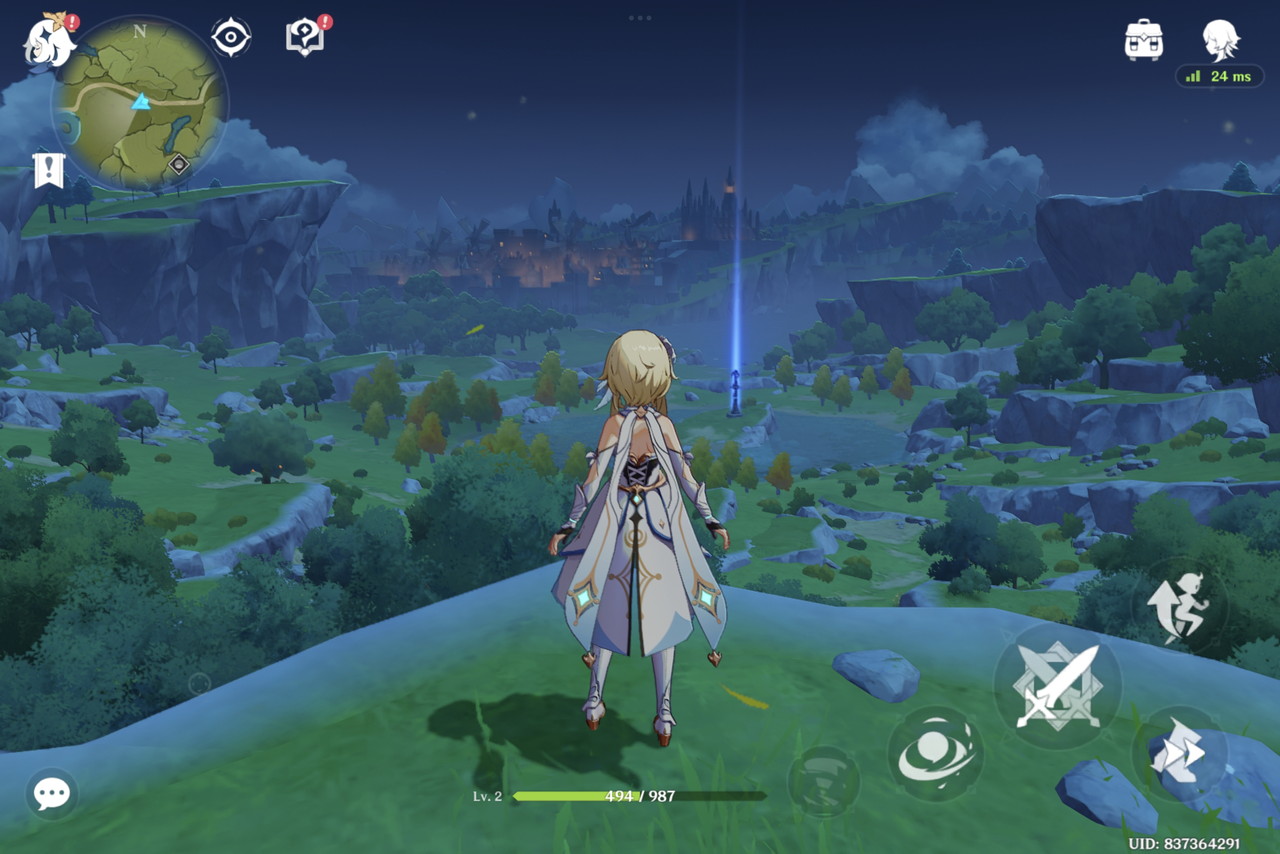Viewport: 1280px width, 854px height.
Task: Attack with the sword button
Action: [1057, 686]
